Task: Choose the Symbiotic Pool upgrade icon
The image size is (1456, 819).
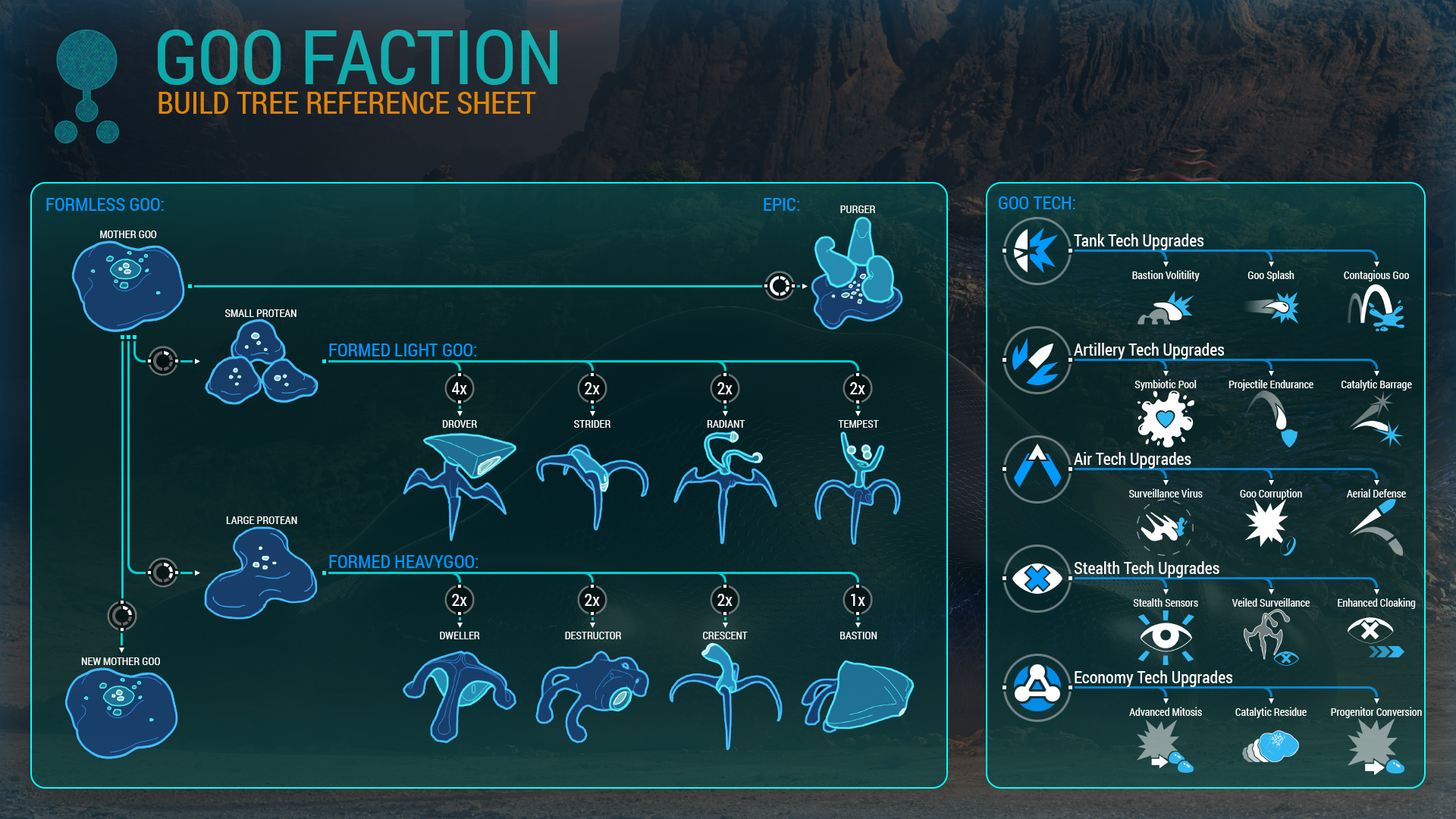Action: (x=1166, y=419)
